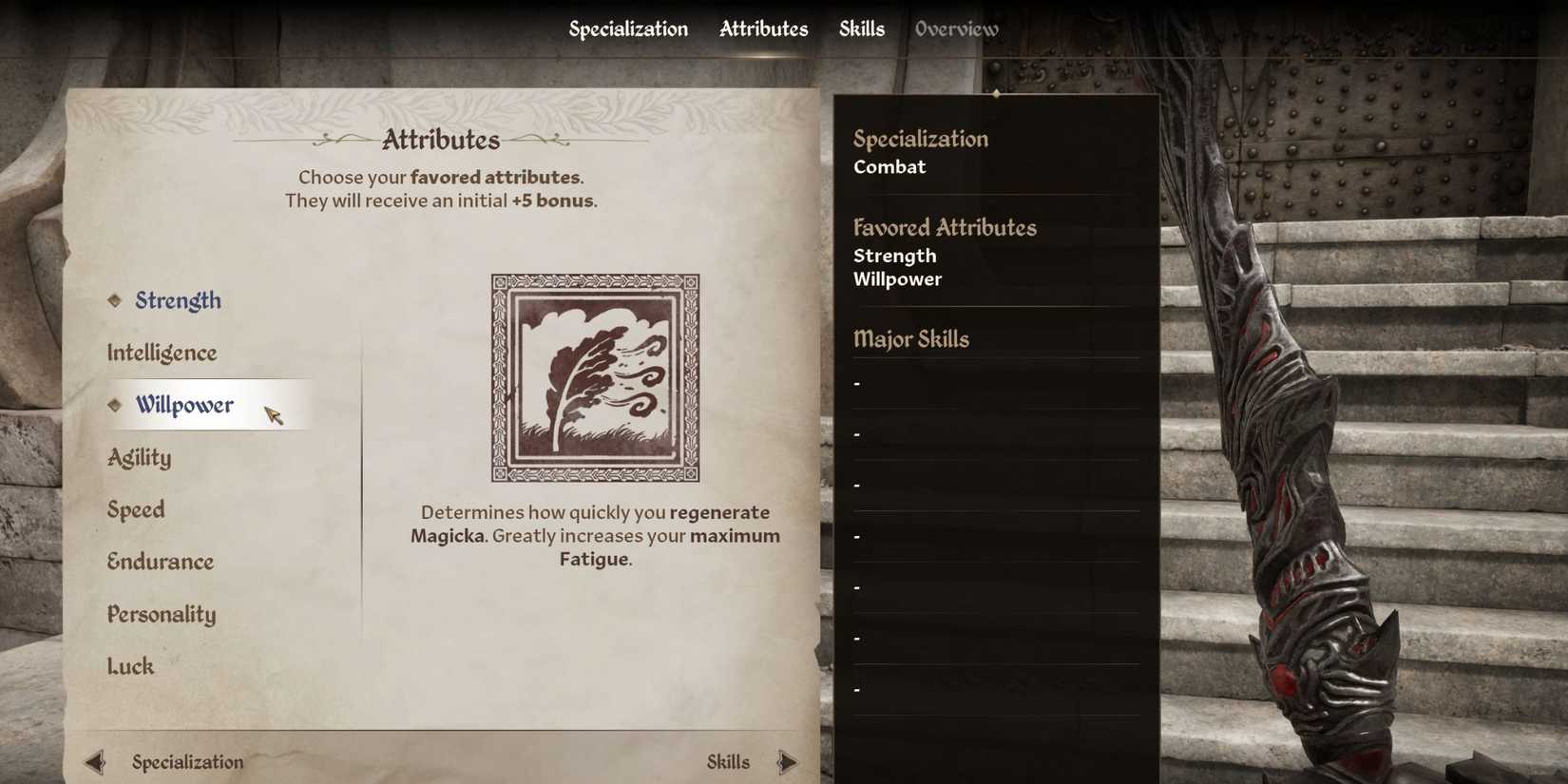Click the diamond marker beside Willpower
The width and height of the screenshot is (1568, 784).
113,404
